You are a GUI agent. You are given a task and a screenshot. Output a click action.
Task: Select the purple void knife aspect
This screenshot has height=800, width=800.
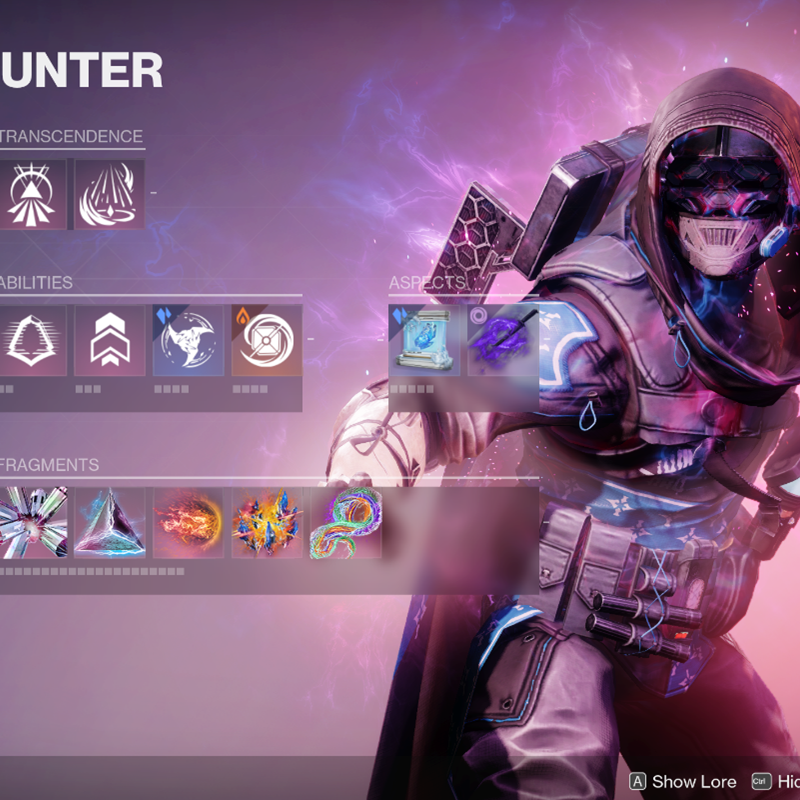[x=503, y=341]
